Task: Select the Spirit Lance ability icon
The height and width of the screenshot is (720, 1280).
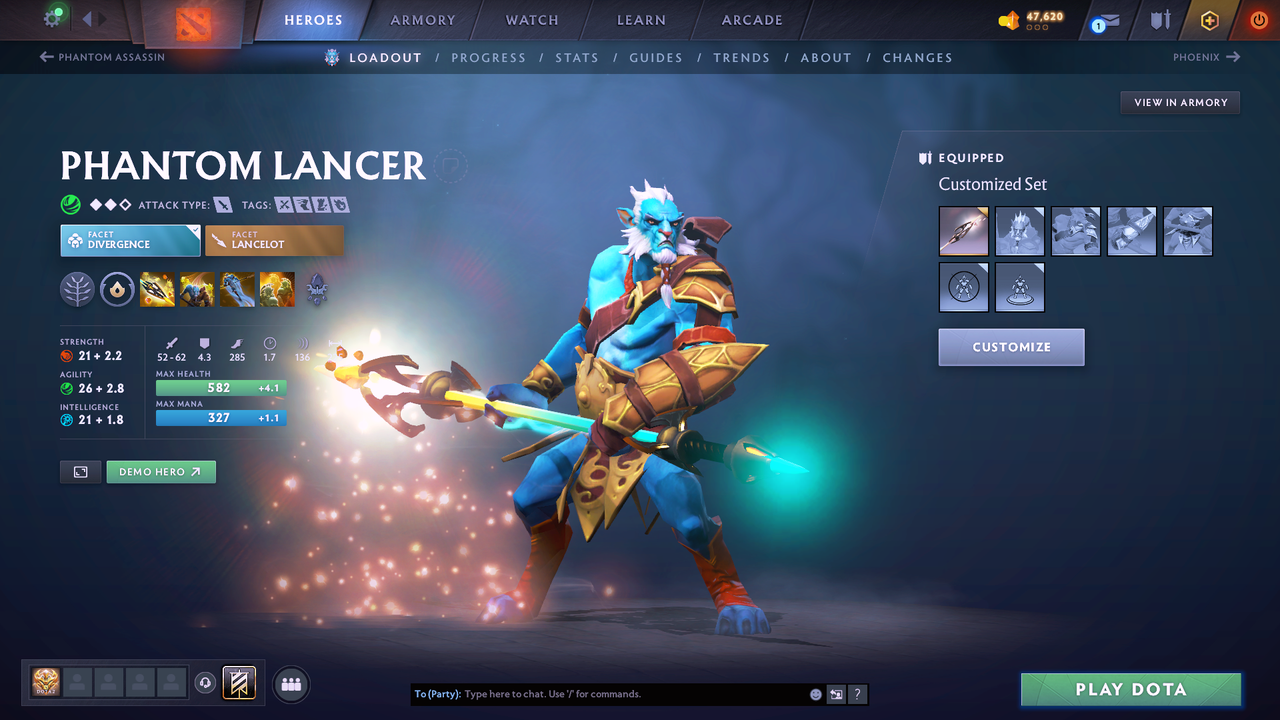Action: point(157,290)
